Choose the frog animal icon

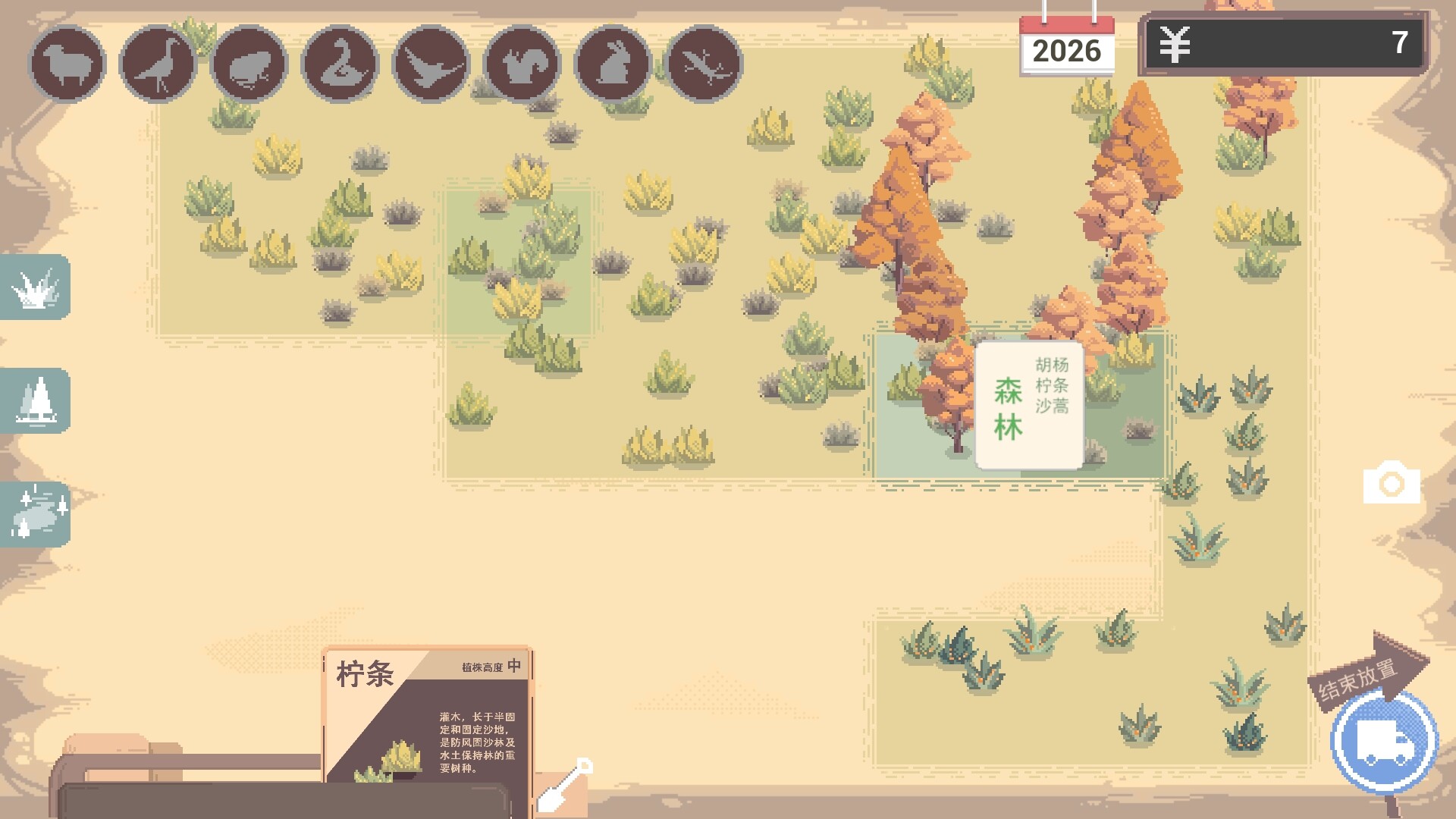click(x=250, y=64)
